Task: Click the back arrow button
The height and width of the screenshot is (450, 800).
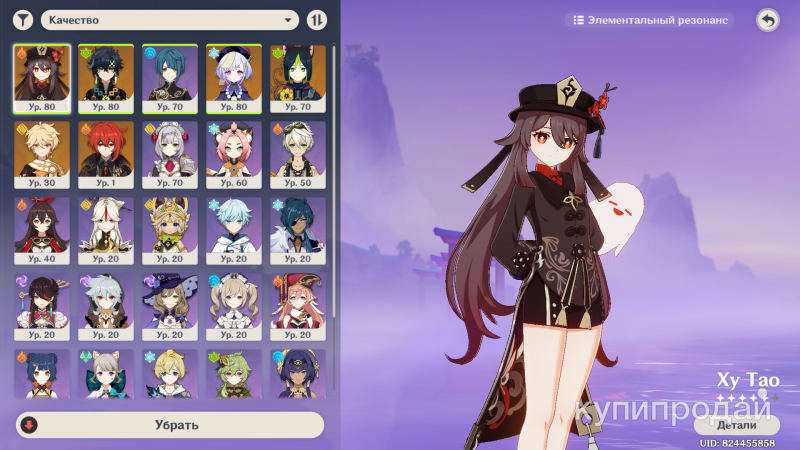Action: (x=767, y=19)
